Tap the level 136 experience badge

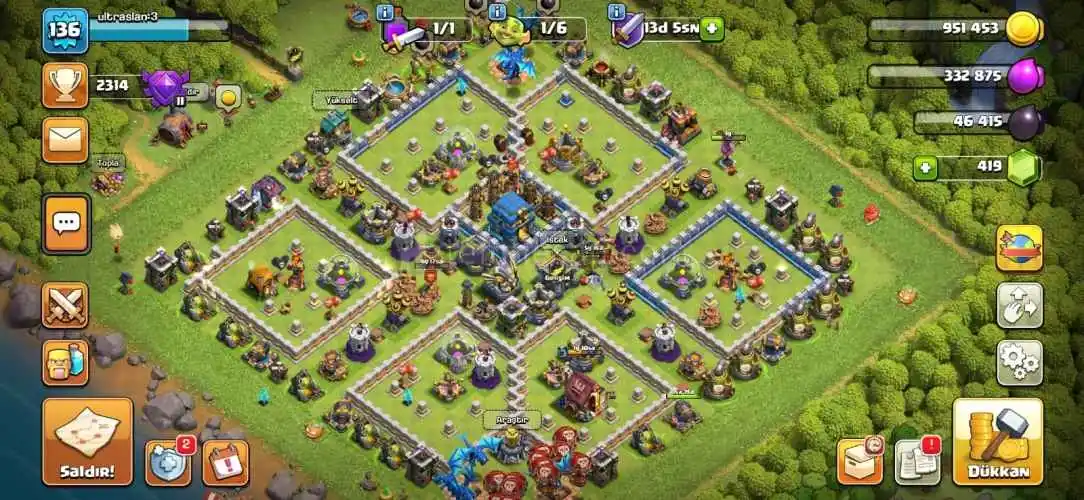(65, 30)
